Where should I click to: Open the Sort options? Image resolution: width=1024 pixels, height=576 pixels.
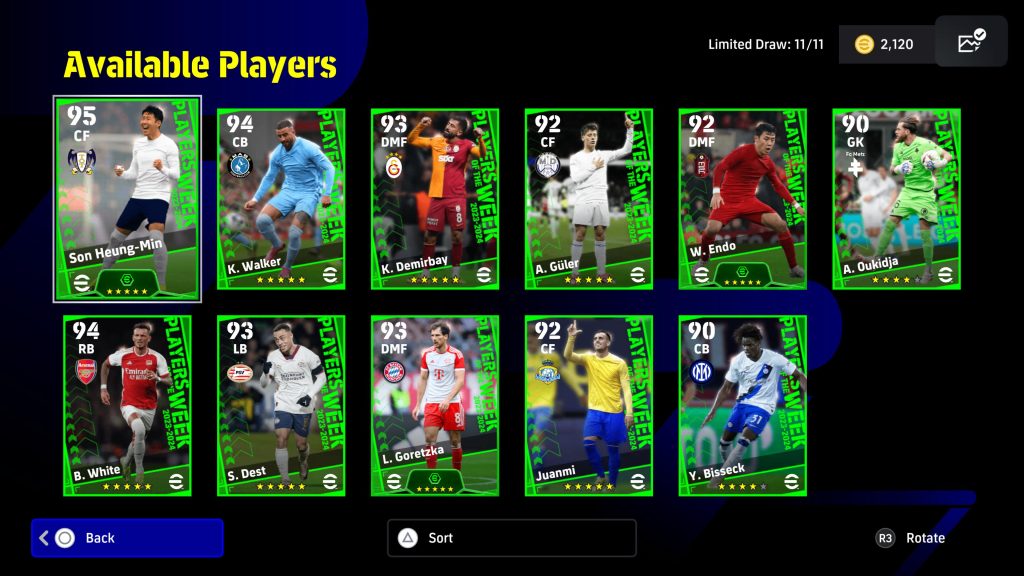coord(511,538)
